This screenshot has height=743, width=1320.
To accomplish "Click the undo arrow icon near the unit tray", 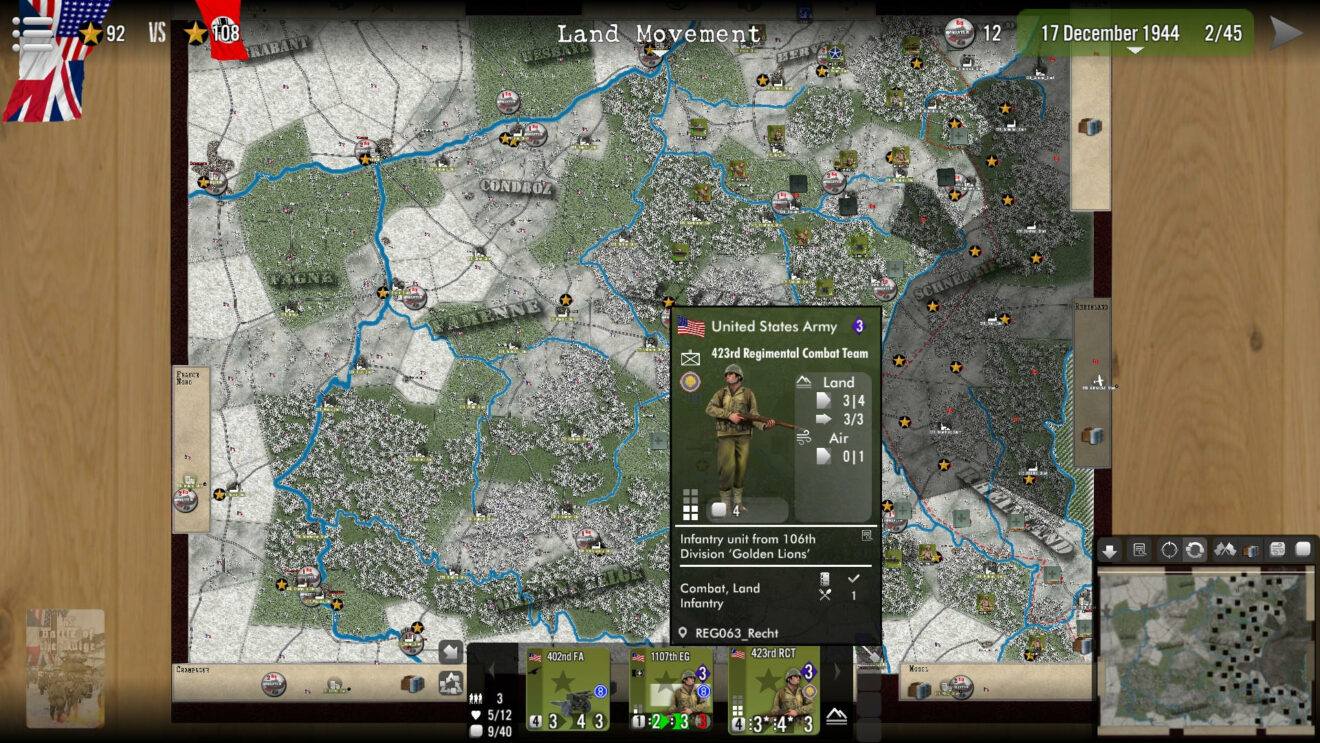I will [450, 650].
